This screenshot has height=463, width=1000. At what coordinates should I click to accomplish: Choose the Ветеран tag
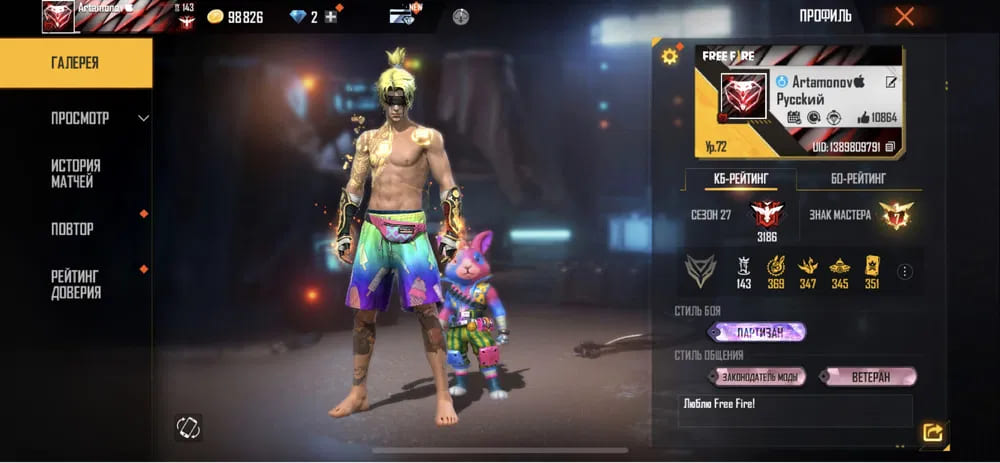(x=867, y=377)
